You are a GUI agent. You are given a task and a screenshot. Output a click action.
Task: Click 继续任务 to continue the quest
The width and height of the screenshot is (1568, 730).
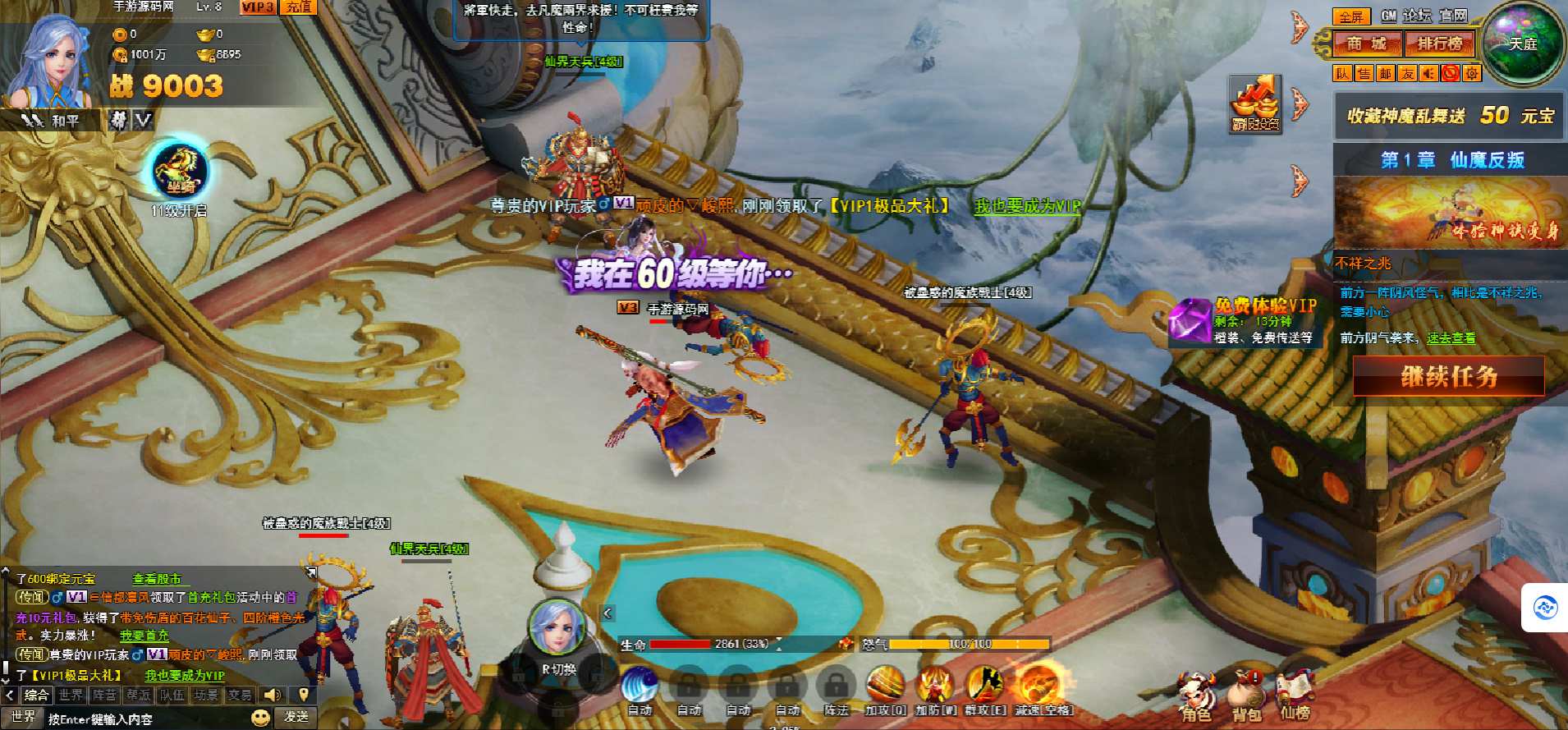click(1448, 377)
